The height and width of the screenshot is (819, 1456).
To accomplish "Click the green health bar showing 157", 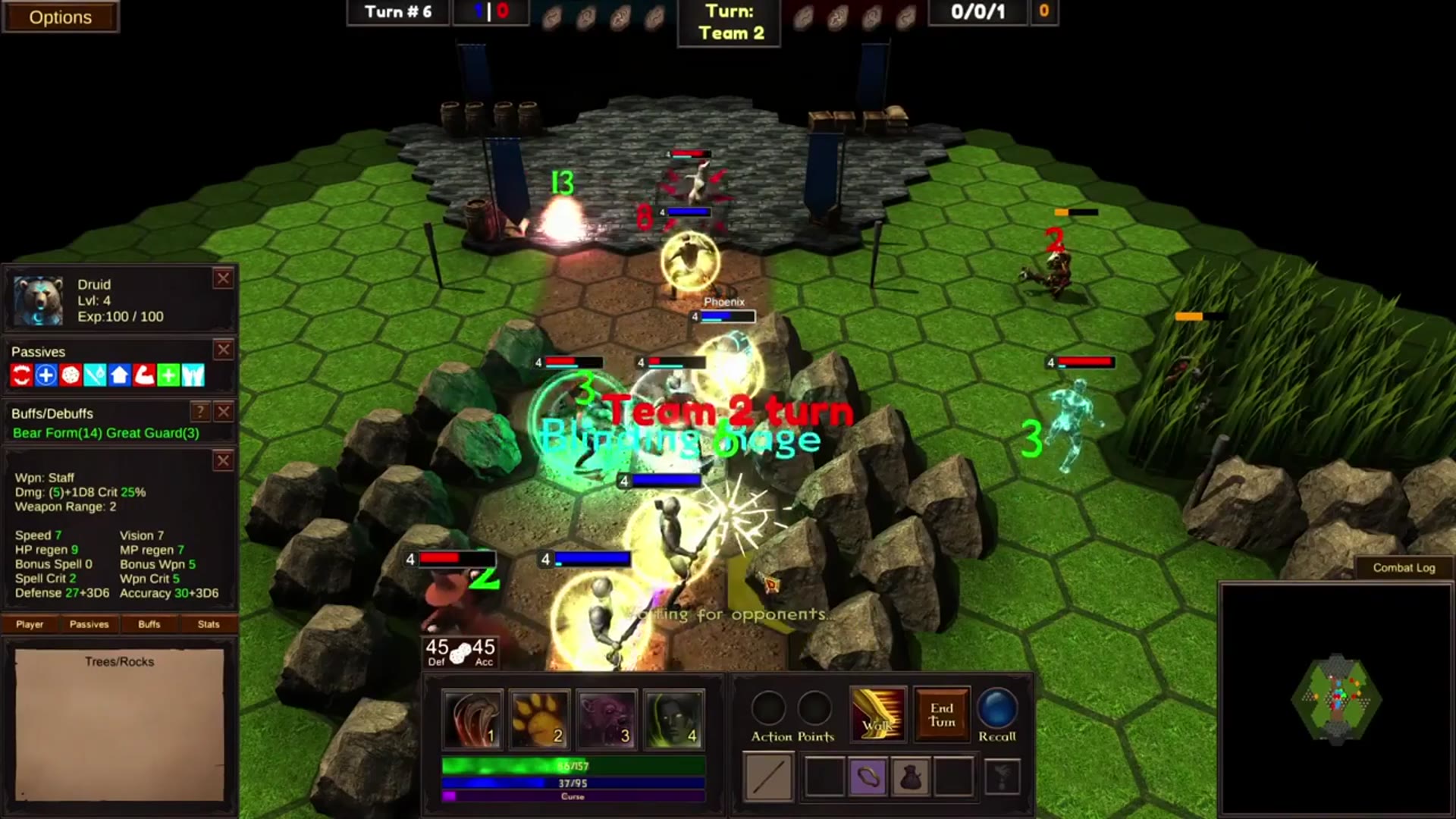I will (573, 764).
